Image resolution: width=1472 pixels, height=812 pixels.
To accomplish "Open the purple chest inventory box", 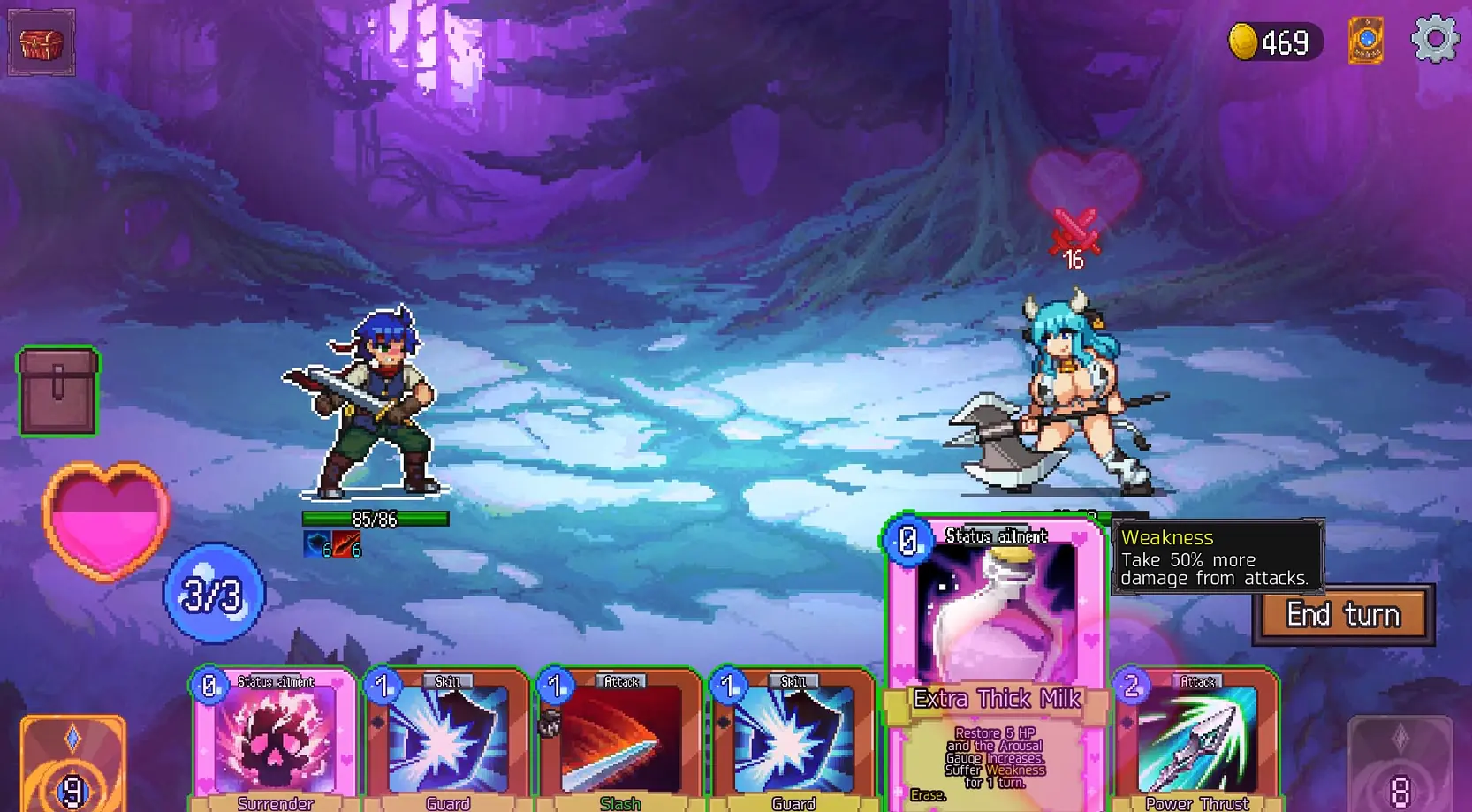I will click(x=58, y=391).
